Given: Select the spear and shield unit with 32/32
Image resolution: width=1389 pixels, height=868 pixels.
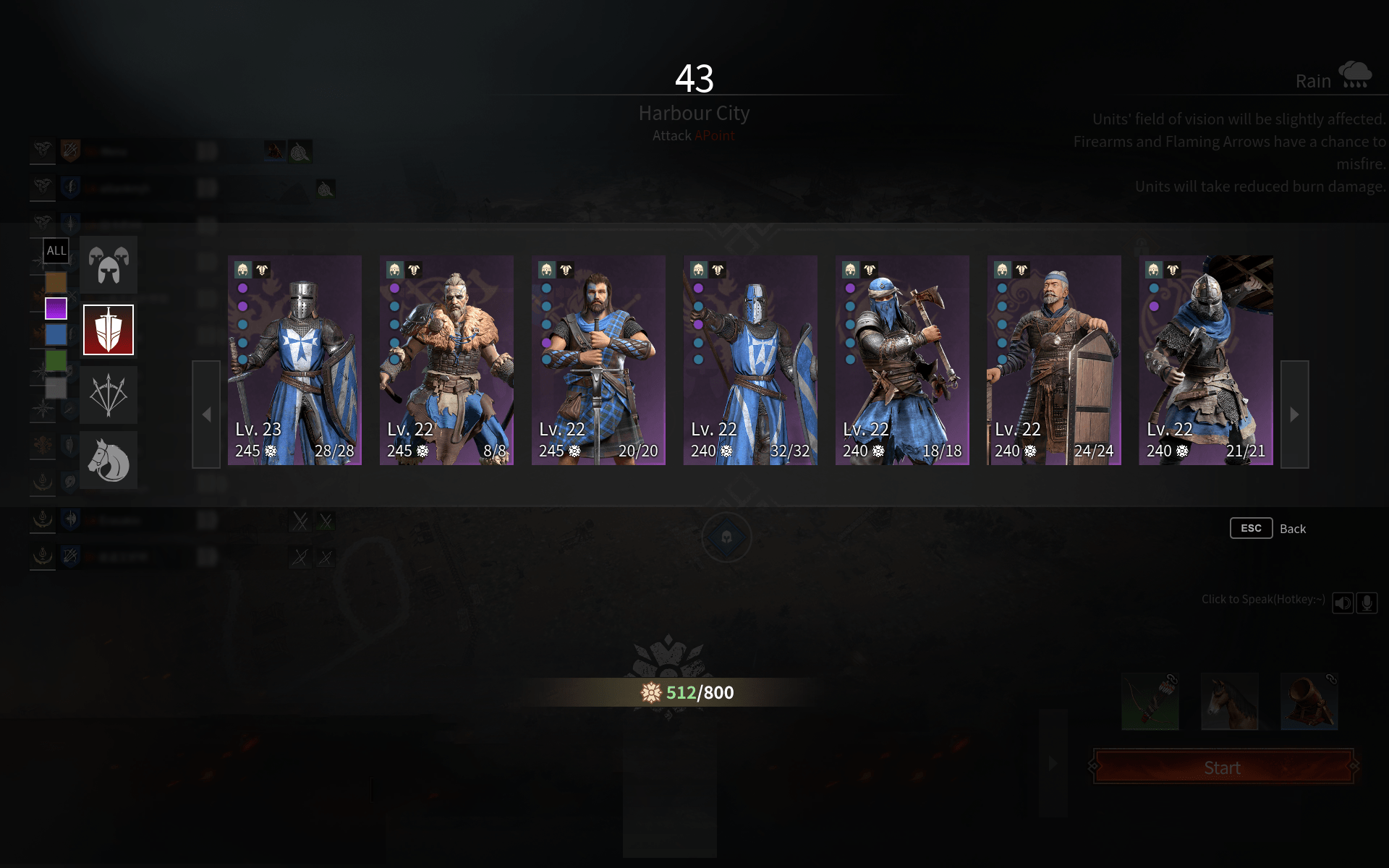Looking at the screenshot, I should [x=750, y=359].
